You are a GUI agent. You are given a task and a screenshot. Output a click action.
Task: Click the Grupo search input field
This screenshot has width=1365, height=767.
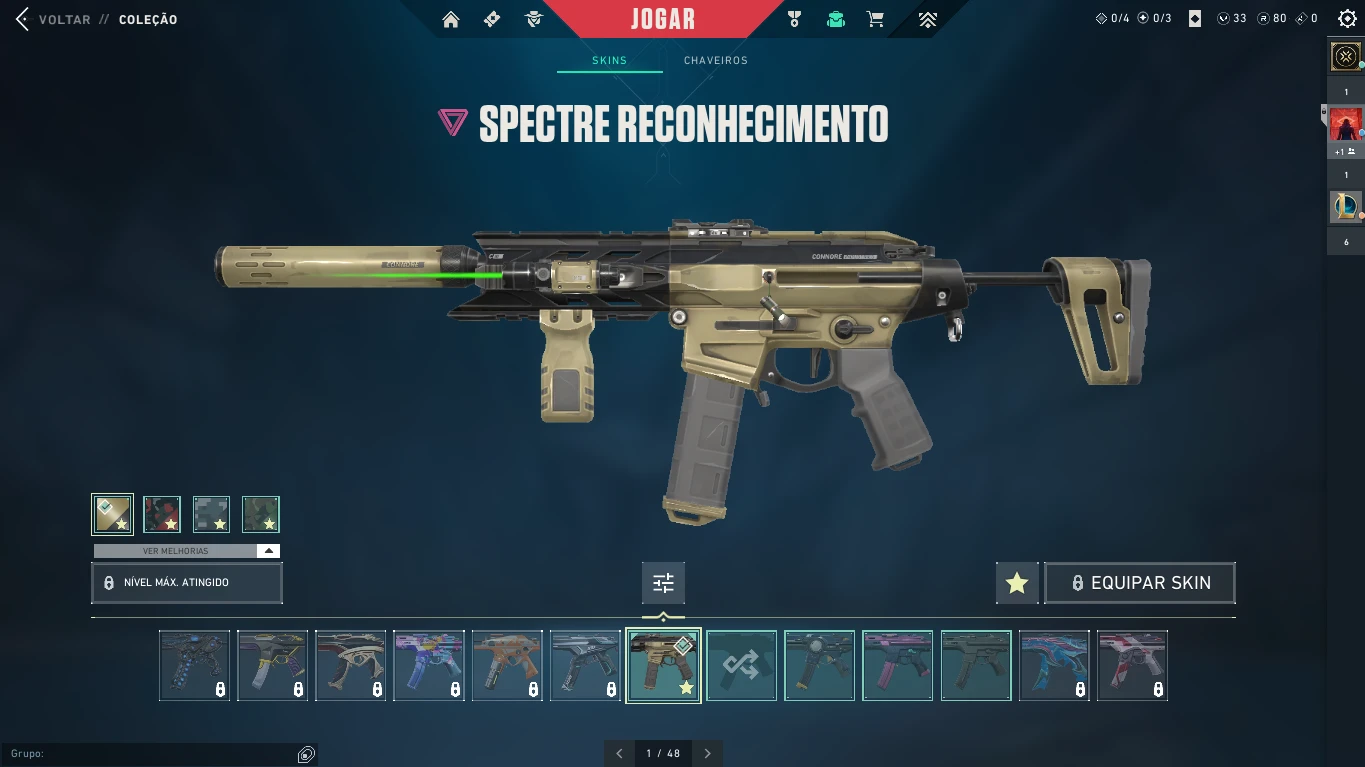tap(160, 753)
